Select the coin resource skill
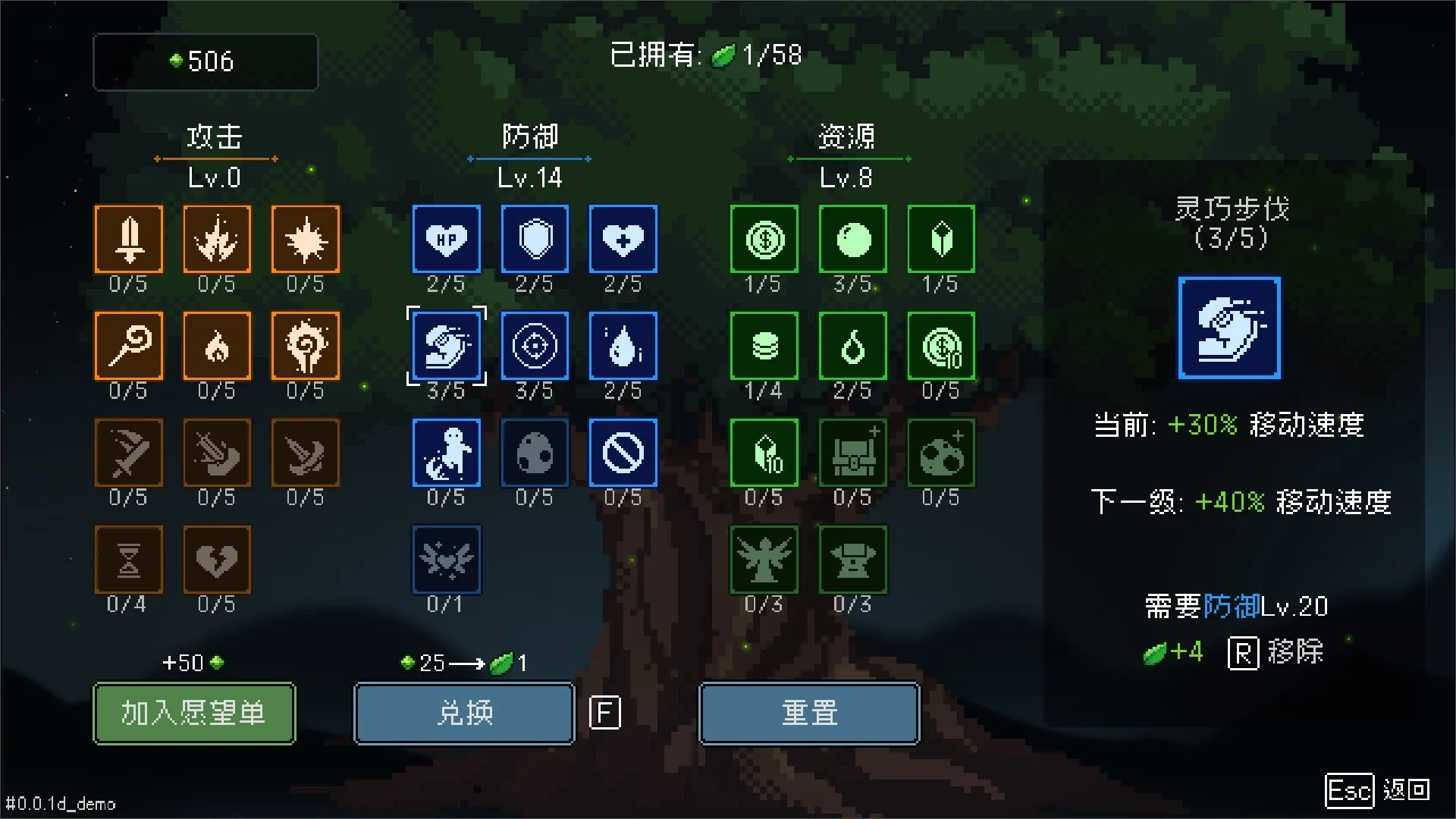 [764, 240]
